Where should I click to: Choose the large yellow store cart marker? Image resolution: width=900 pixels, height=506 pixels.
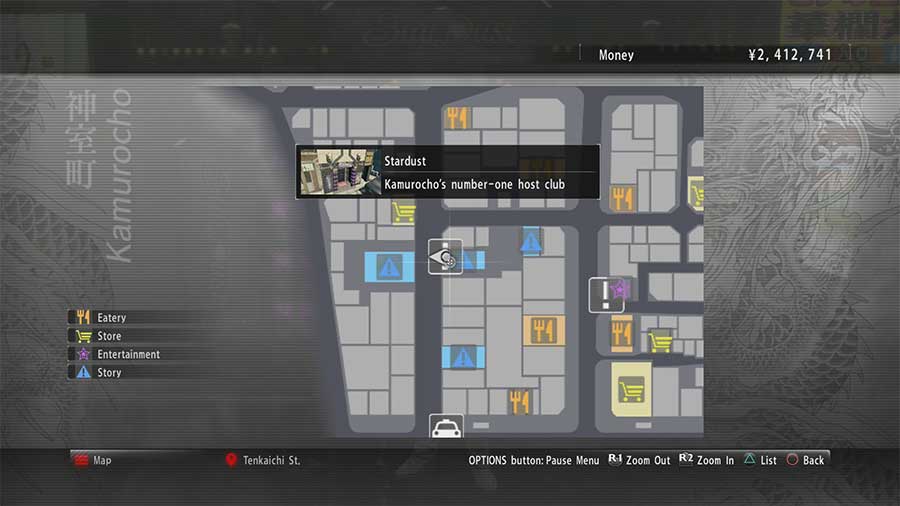pyautogui.click(x=630, y=388)
